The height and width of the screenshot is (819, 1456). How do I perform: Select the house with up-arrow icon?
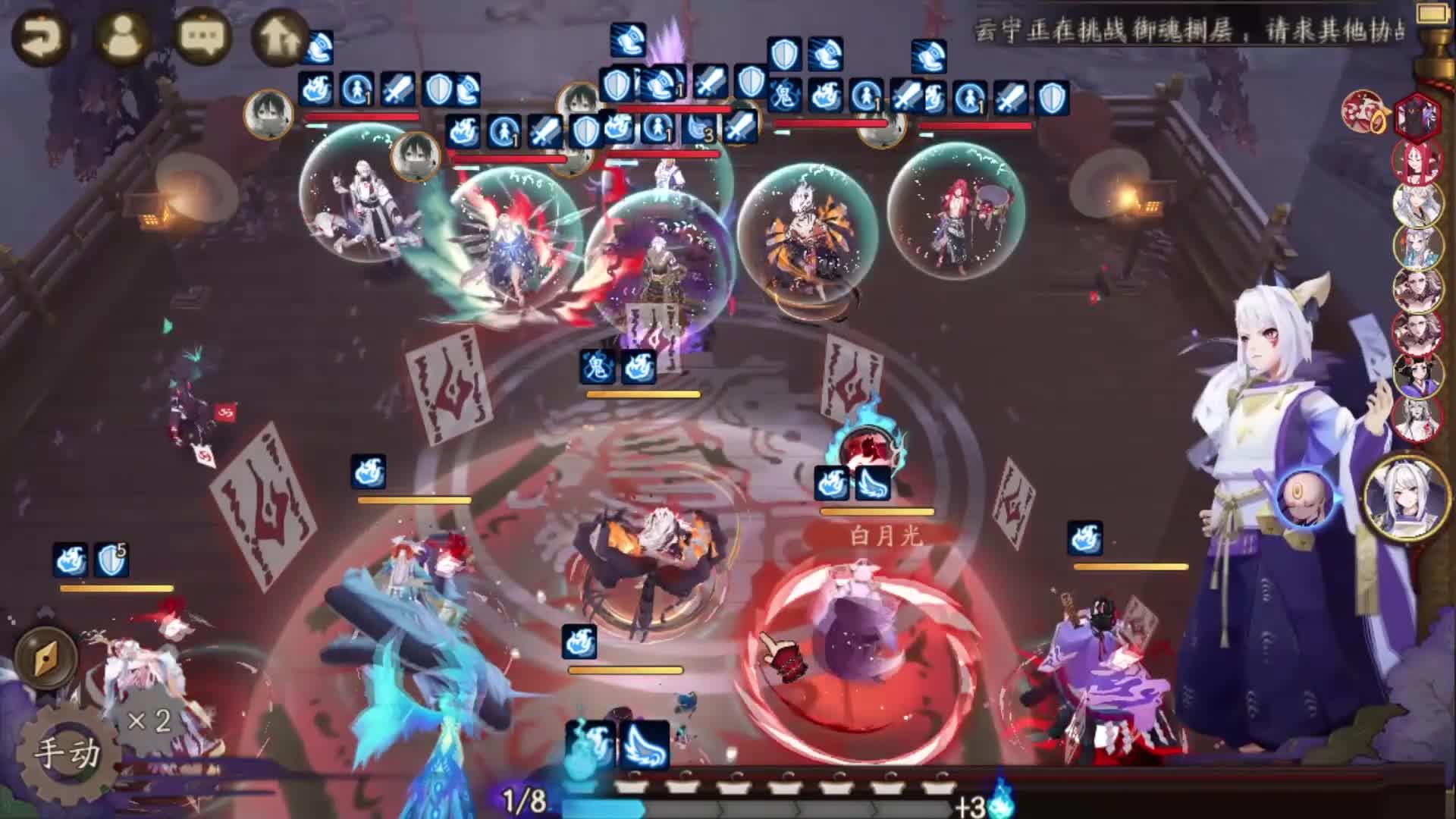click(279, 38)
